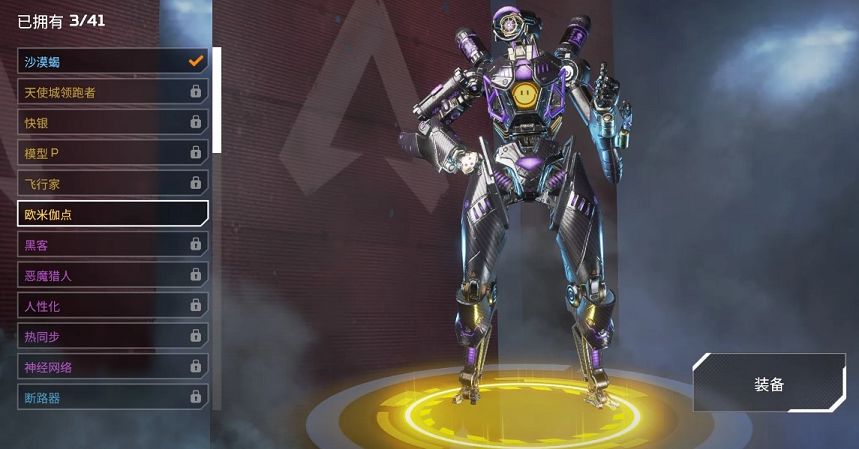Viewport: 859px width, 449px height.
Task: Select the 神经网络 skin row
Action: tap(112, 366)
